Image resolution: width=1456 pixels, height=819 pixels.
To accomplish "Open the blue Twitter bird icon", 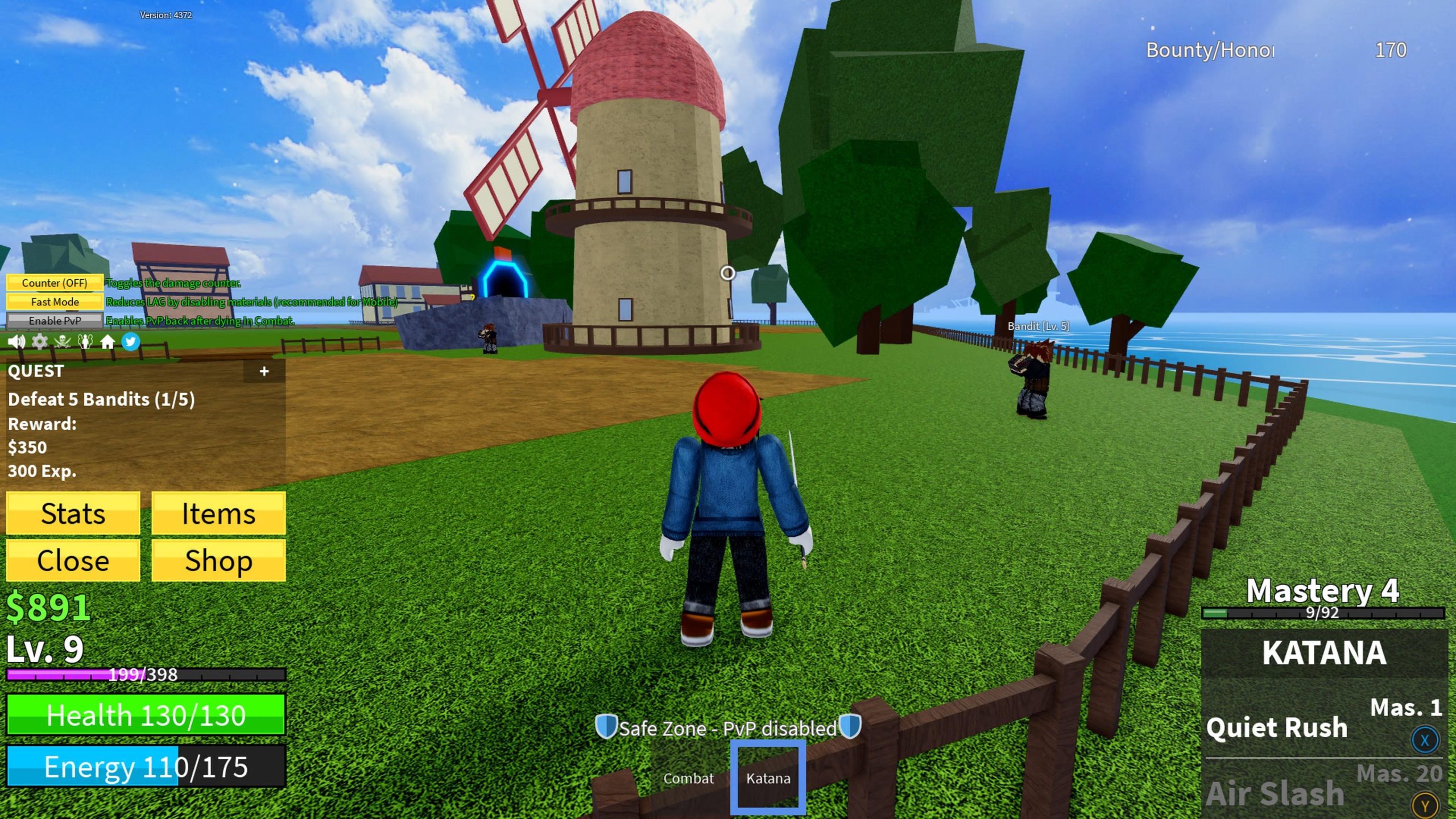I will click(x=131, y=342).
